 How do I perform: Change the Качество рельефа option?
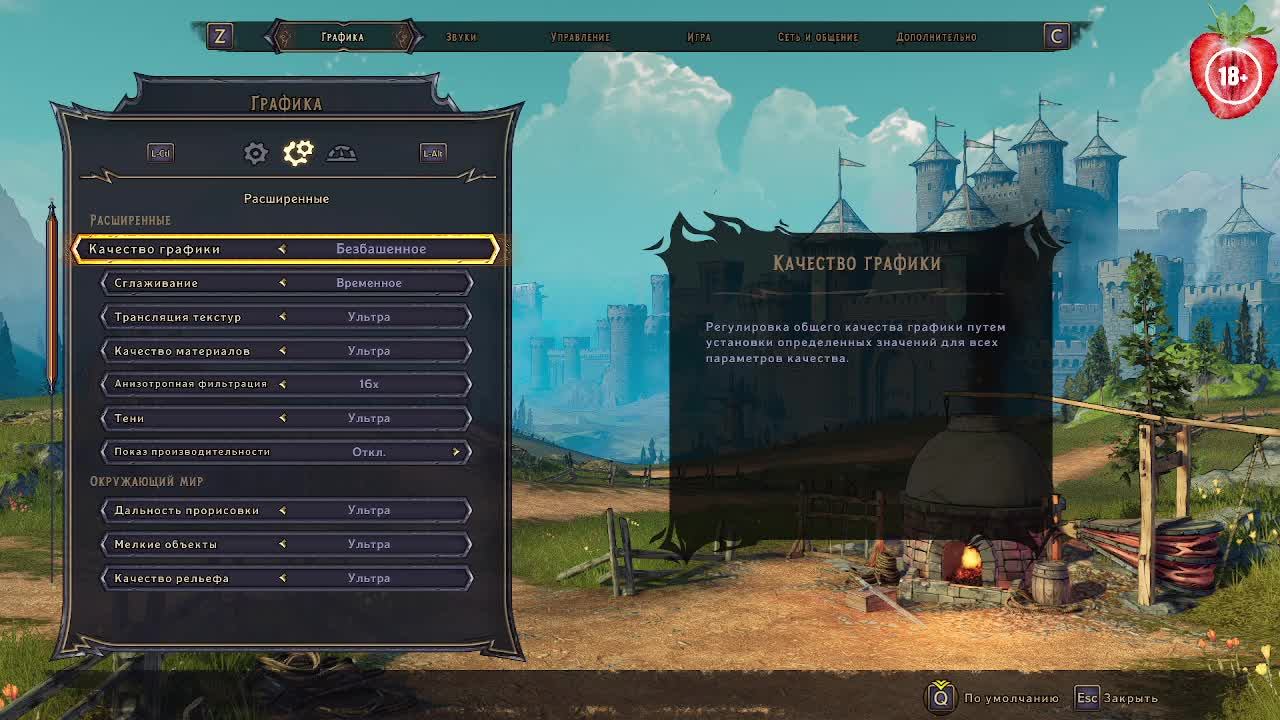click(287, 578)
